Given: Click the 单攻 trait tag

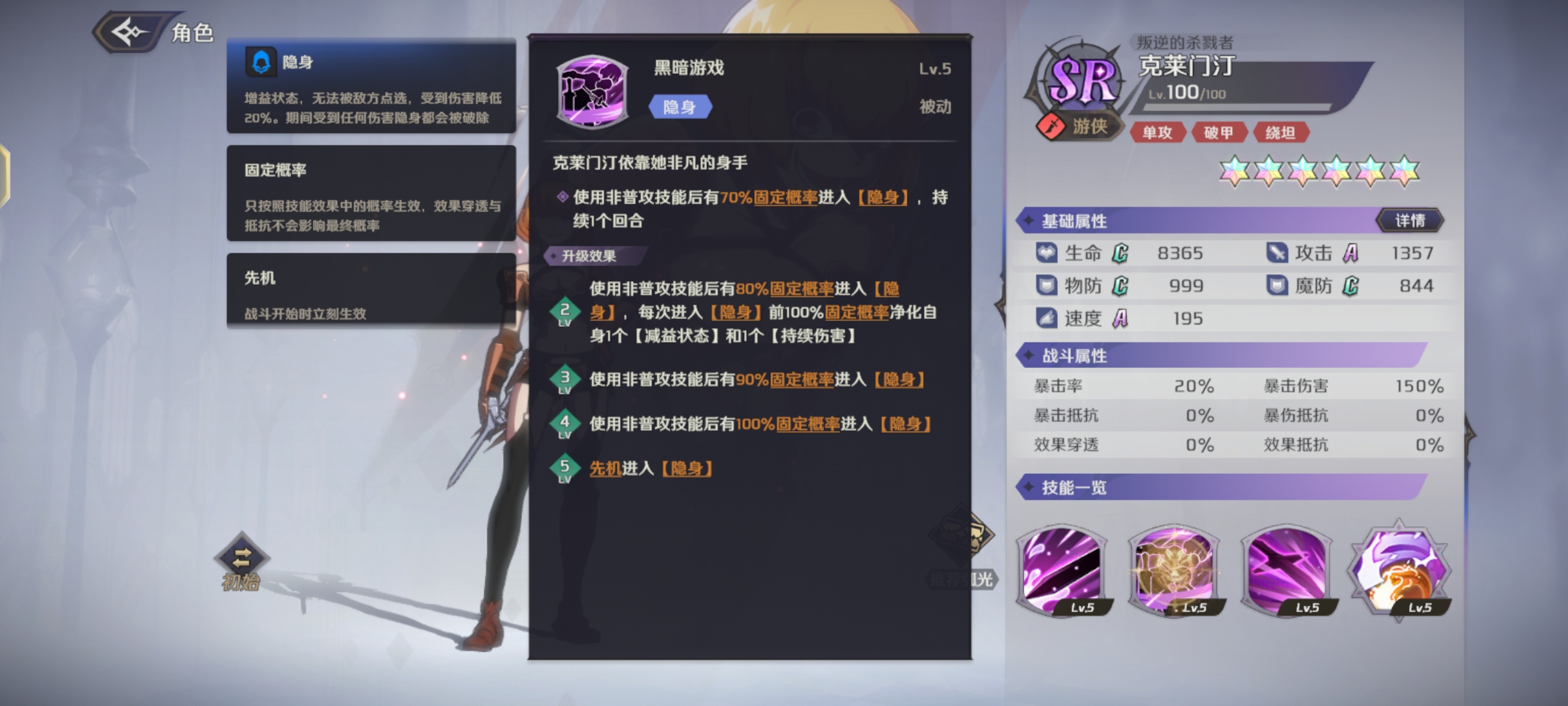Looking at the screenshot, I should (x=1158, y=131).
